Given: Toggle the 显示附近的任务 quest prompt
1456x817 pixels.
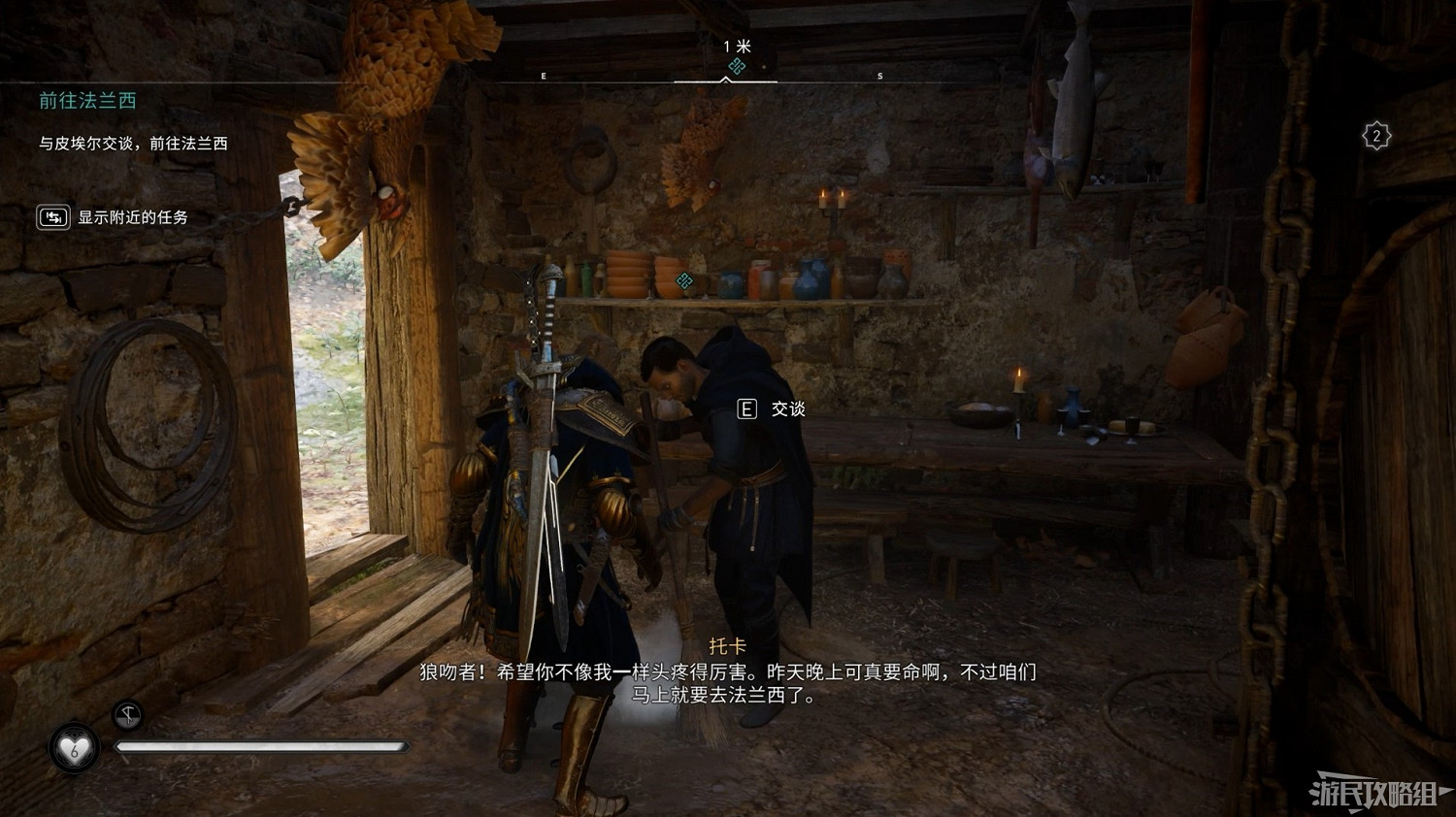Looking at the screenshot, I should tap(131, 218).
